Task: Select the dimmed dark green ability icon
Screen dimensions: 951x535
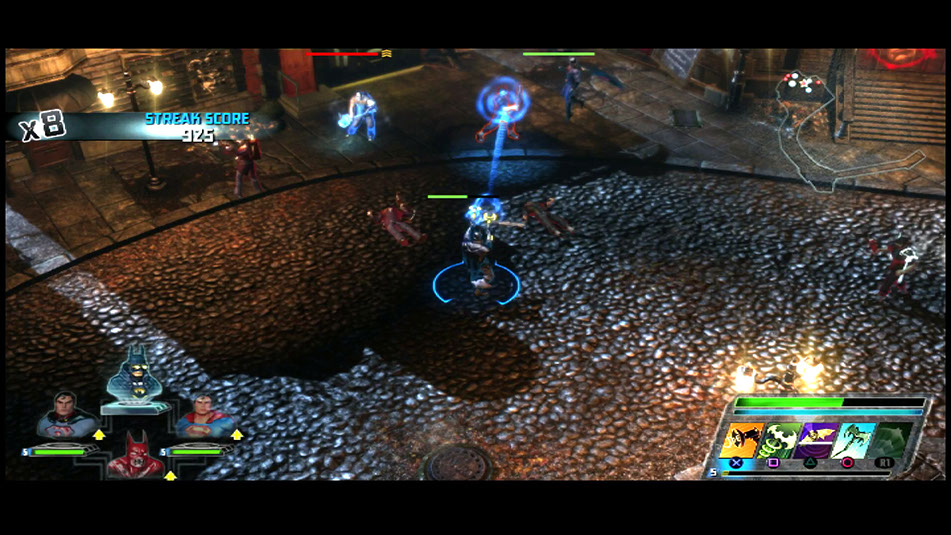Action: (x=893, y=440)
